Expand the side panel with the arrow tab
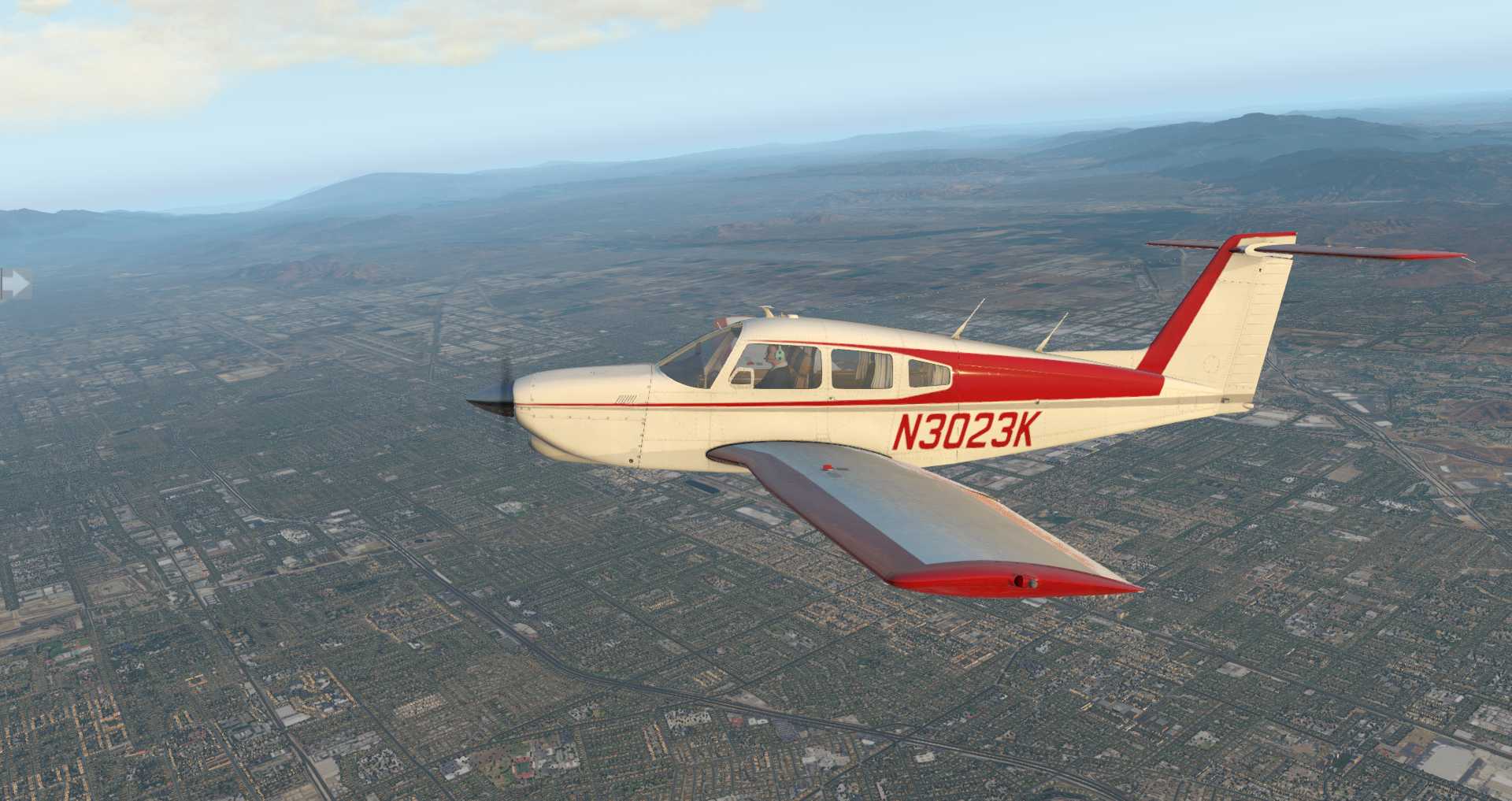The height and width of the screenshot is (801, 1512). [13, 284]
